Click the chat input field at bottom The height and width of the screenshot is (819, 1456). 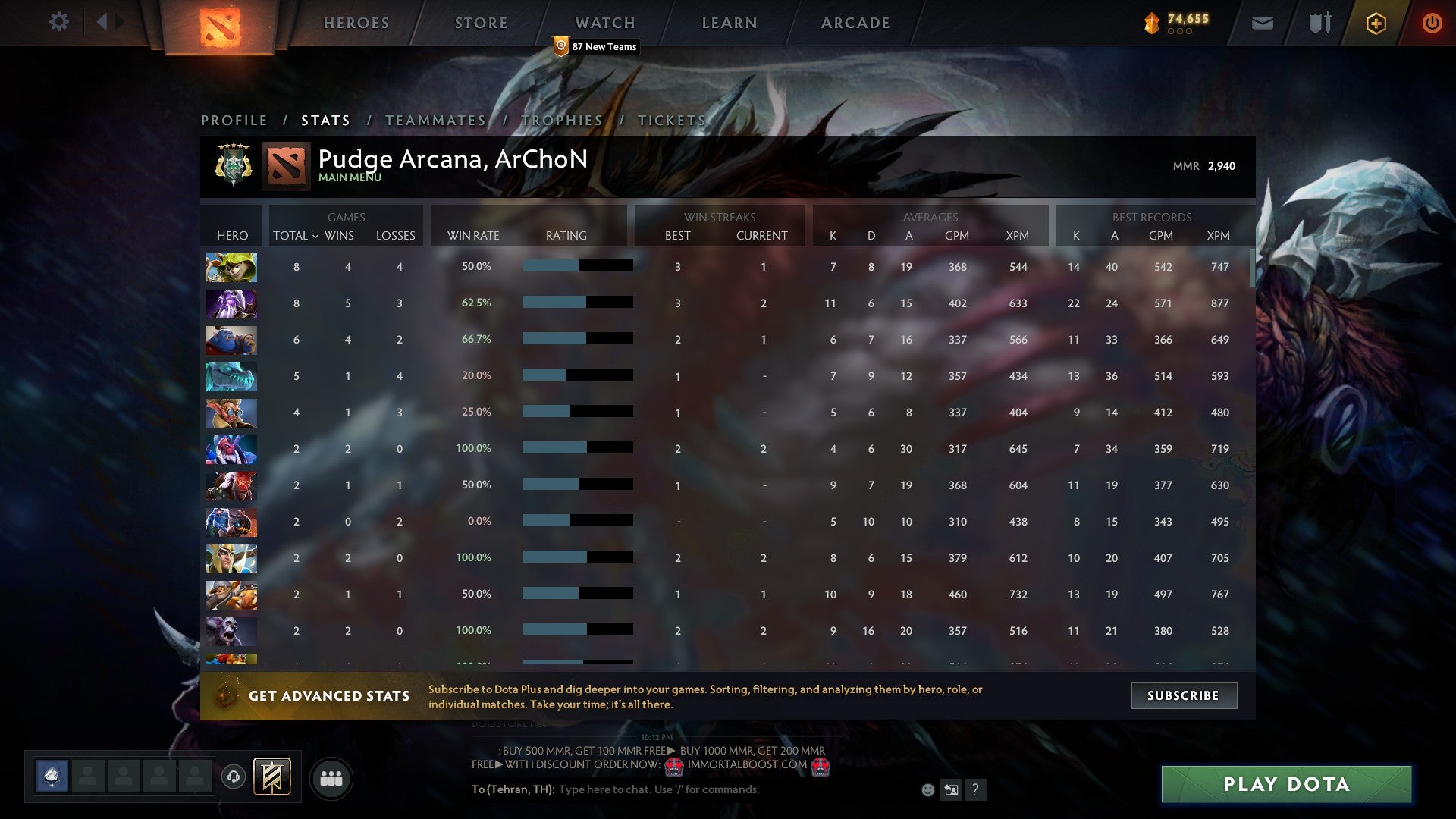pos(682,789)
